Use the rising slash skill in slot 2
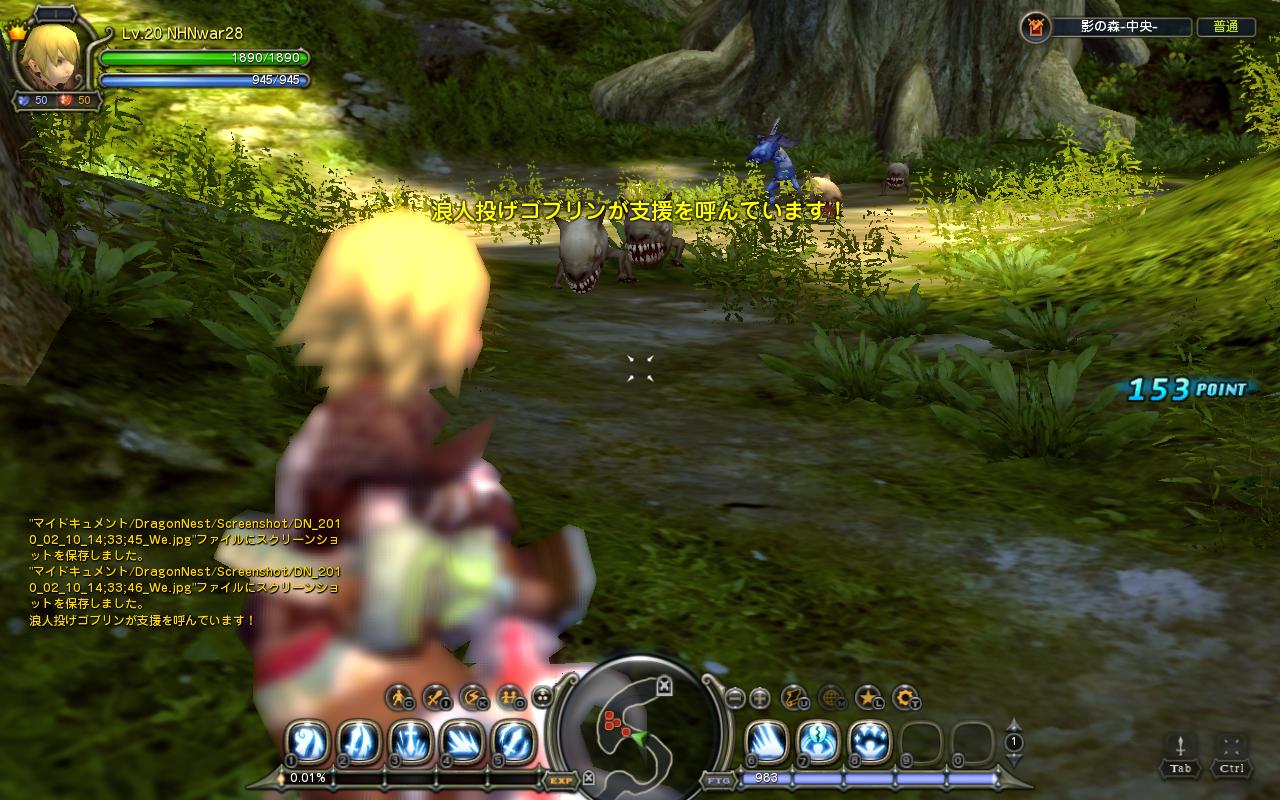The width and height of the screenshot is (1280, 800). 358,741
